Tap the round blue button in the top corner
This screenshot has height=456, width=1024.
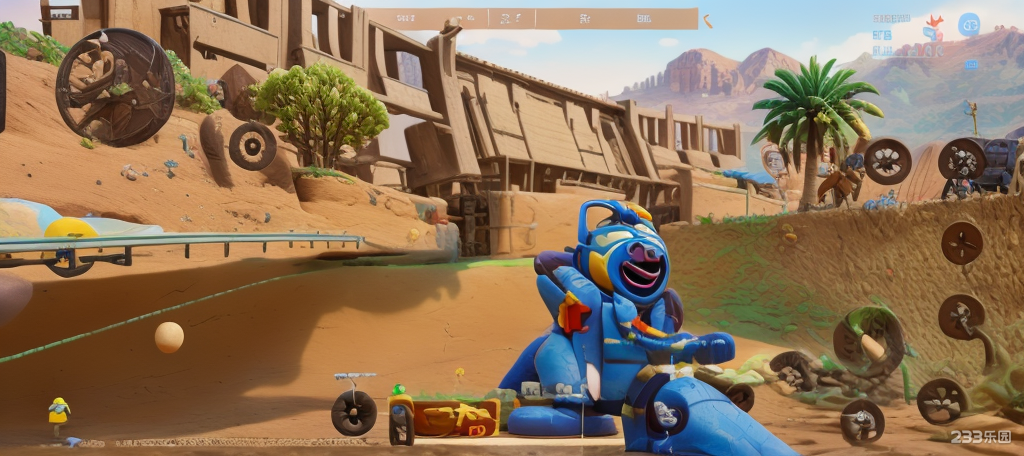tap(968, 25)
